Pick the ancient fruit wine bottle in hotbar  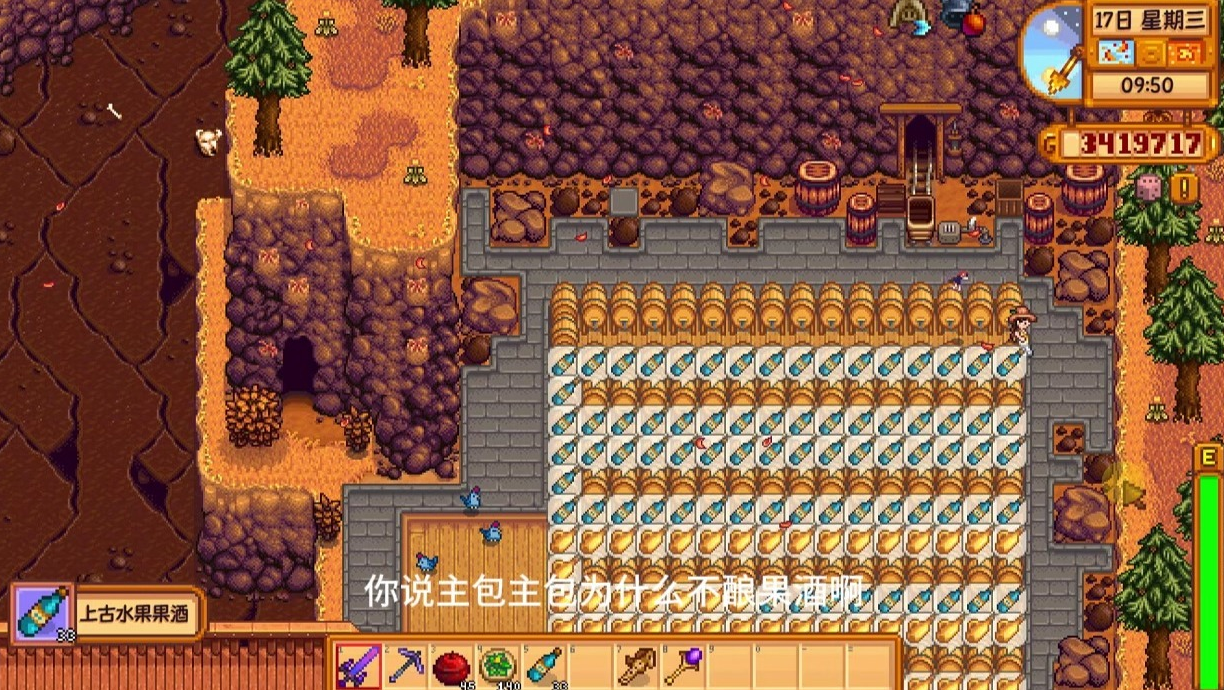click(545, 665)
